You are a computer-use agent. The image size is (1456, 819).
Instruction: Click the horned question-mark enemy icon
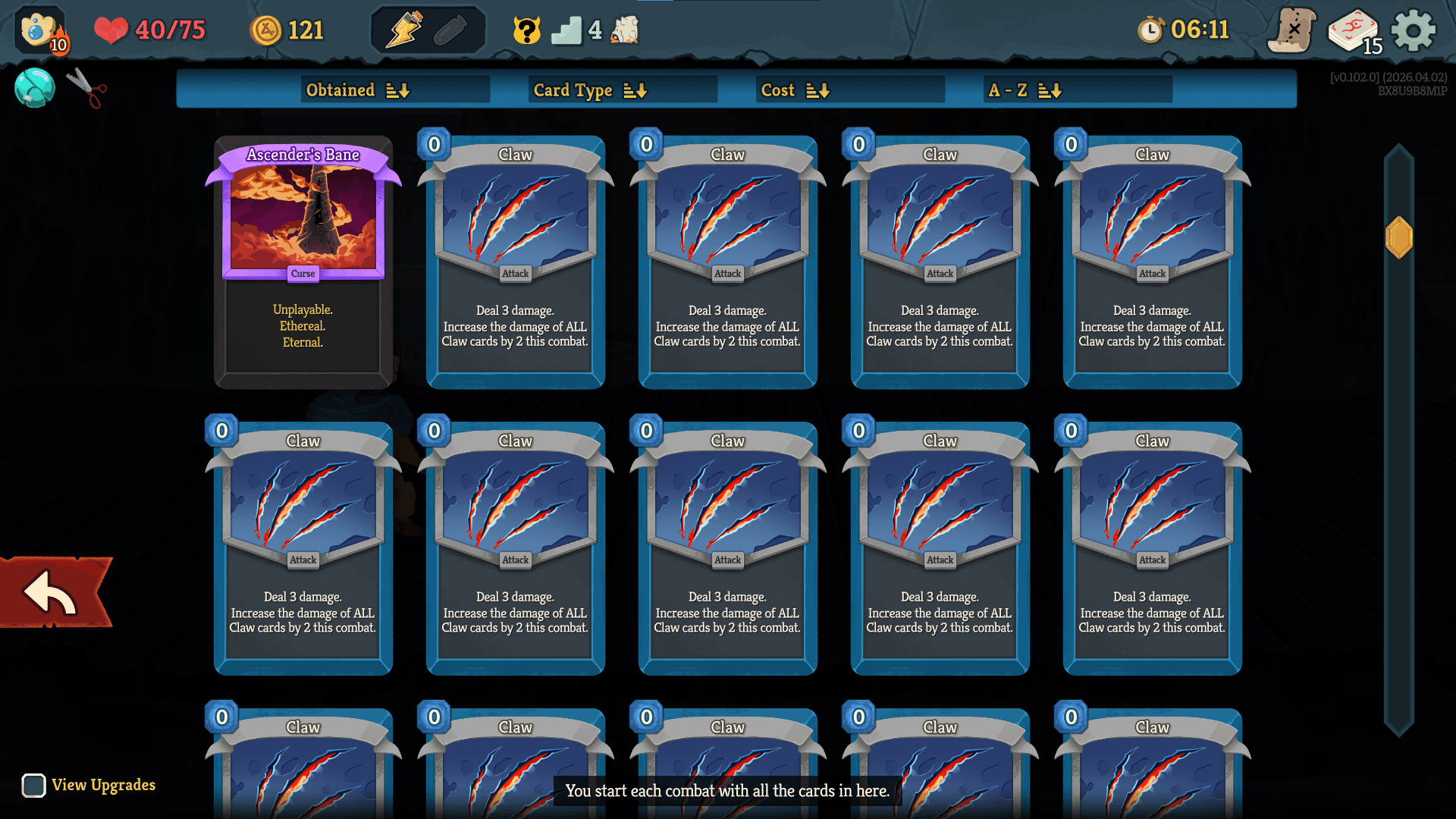pos(525,30)
